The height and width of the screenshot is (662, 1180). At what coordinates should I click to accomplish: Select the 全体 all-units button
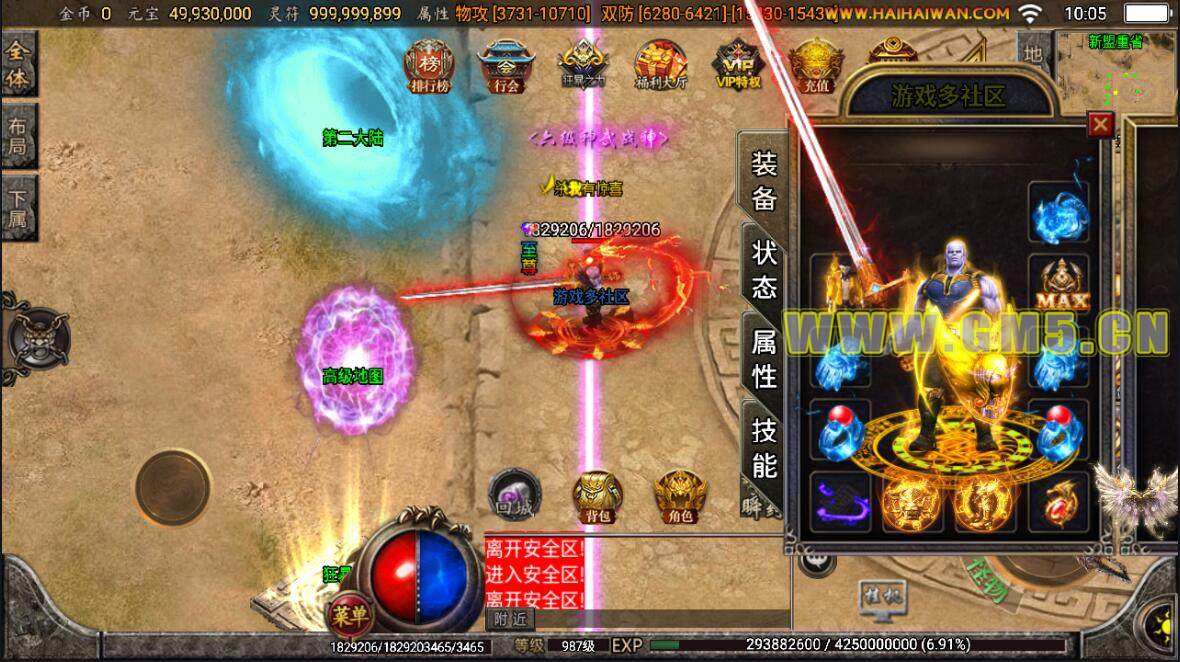click(x=18, y=66)
